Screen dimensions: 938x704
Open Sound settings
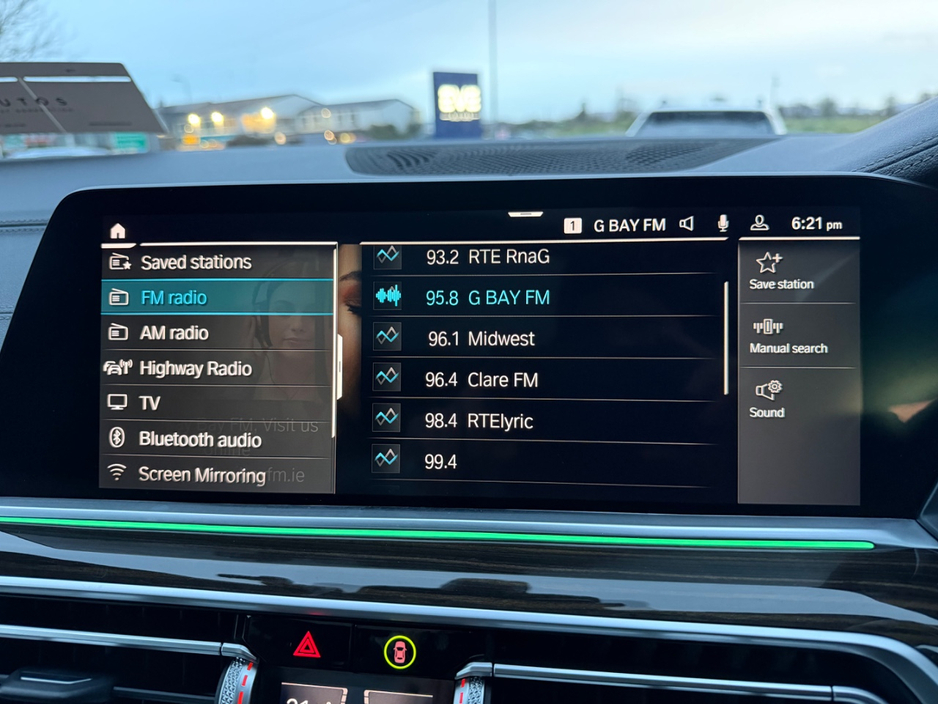click(768, 399)
